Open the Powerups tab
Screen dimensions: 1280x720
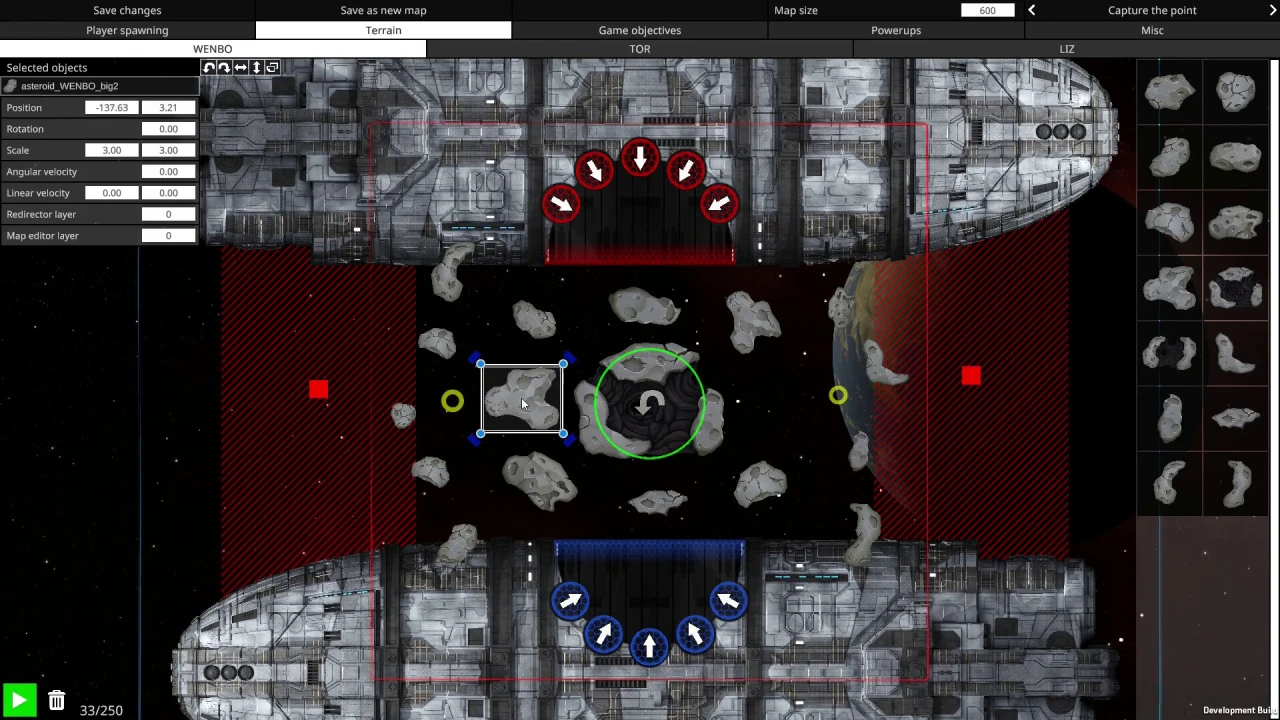coord(895,30)
